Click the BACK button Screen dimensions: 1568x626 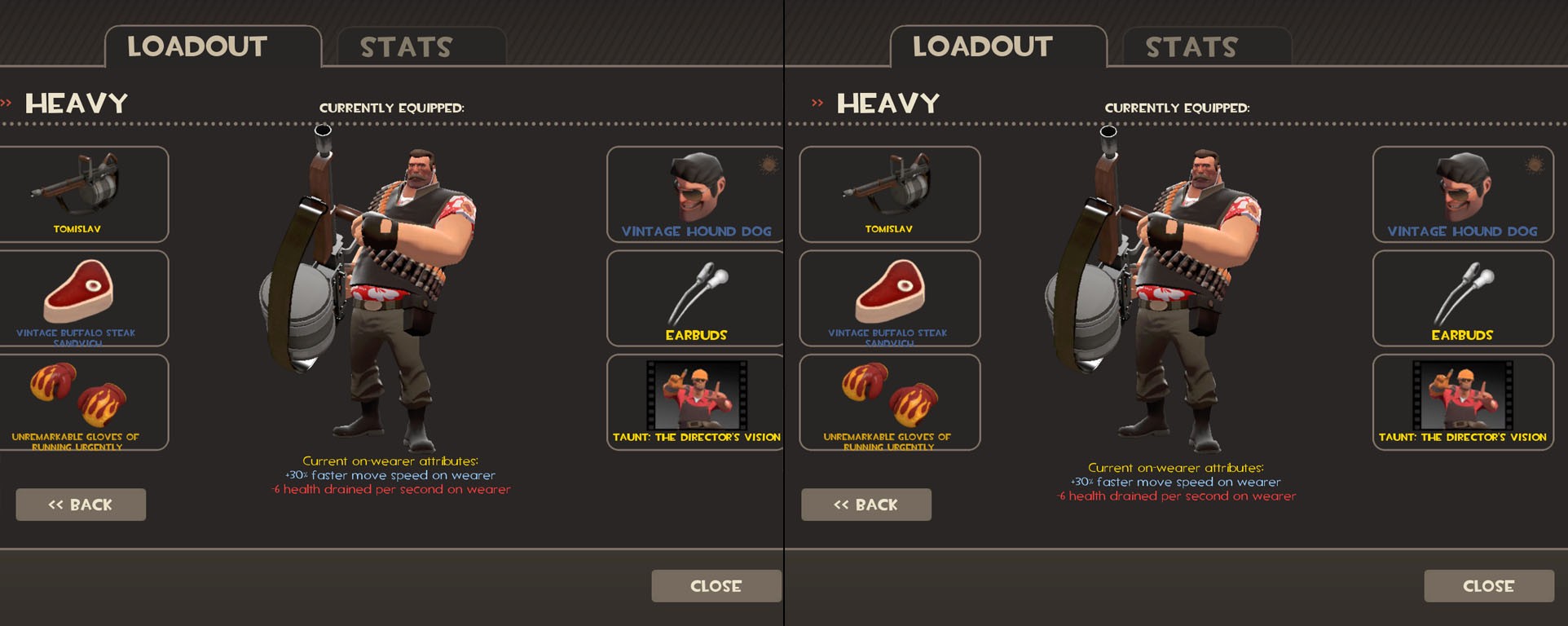click(80, 504)
